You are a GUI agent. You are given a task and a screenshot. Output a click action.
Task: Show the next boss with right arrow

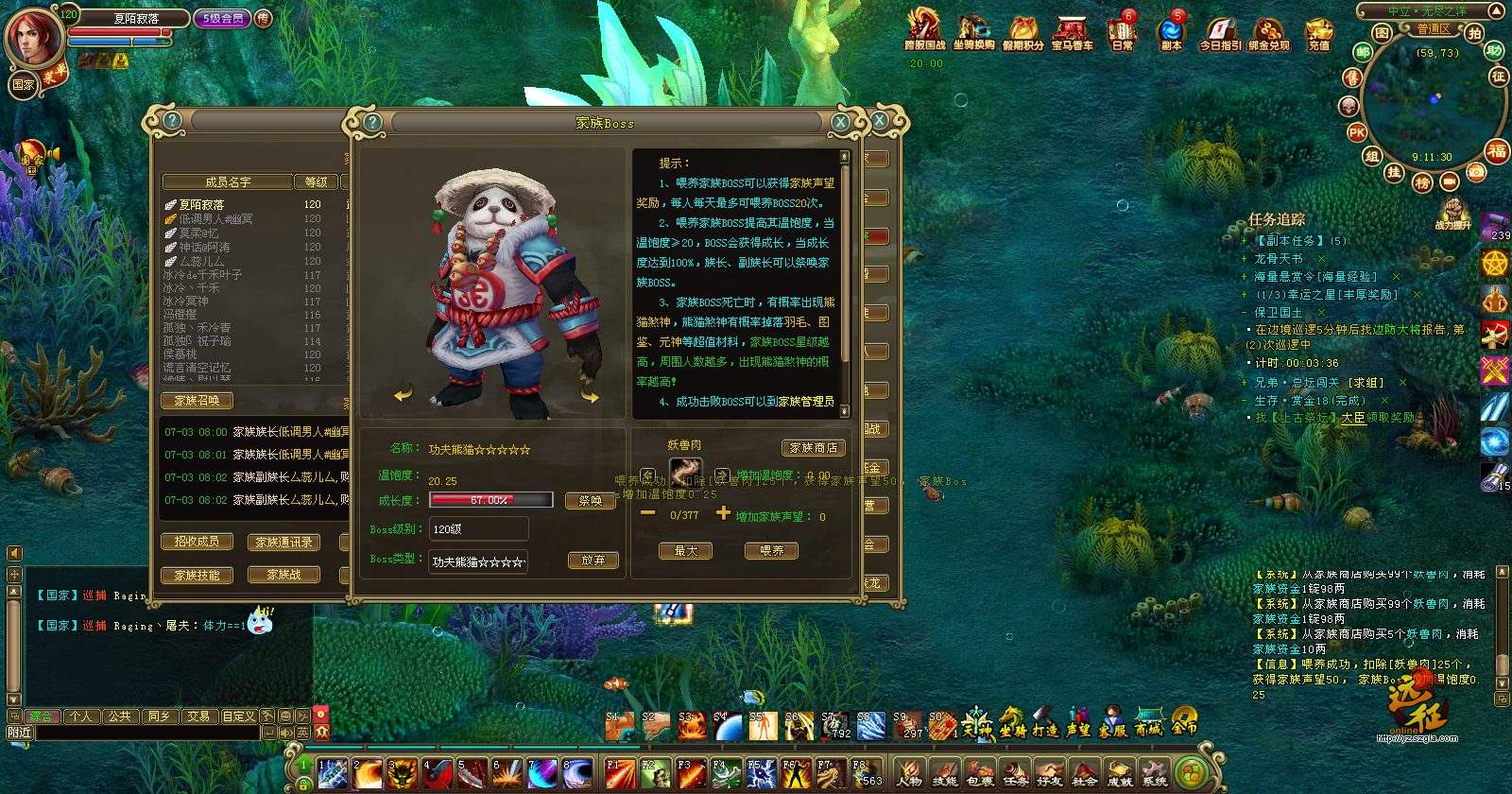click(591, 396)
